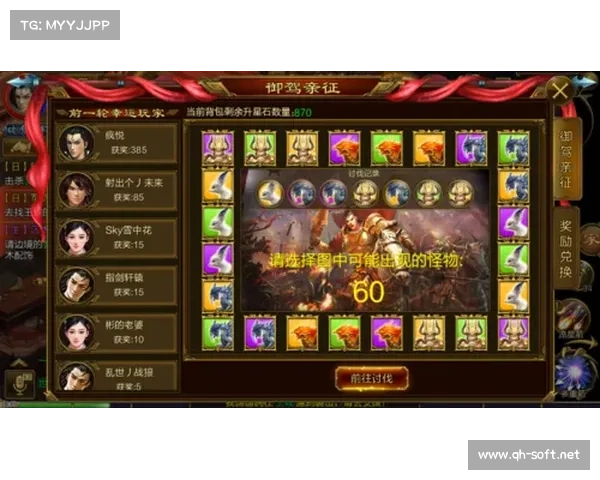The image size is (600, 480).
Task: Close the 御驾亲征 window
Action: [x=561, y=91]
